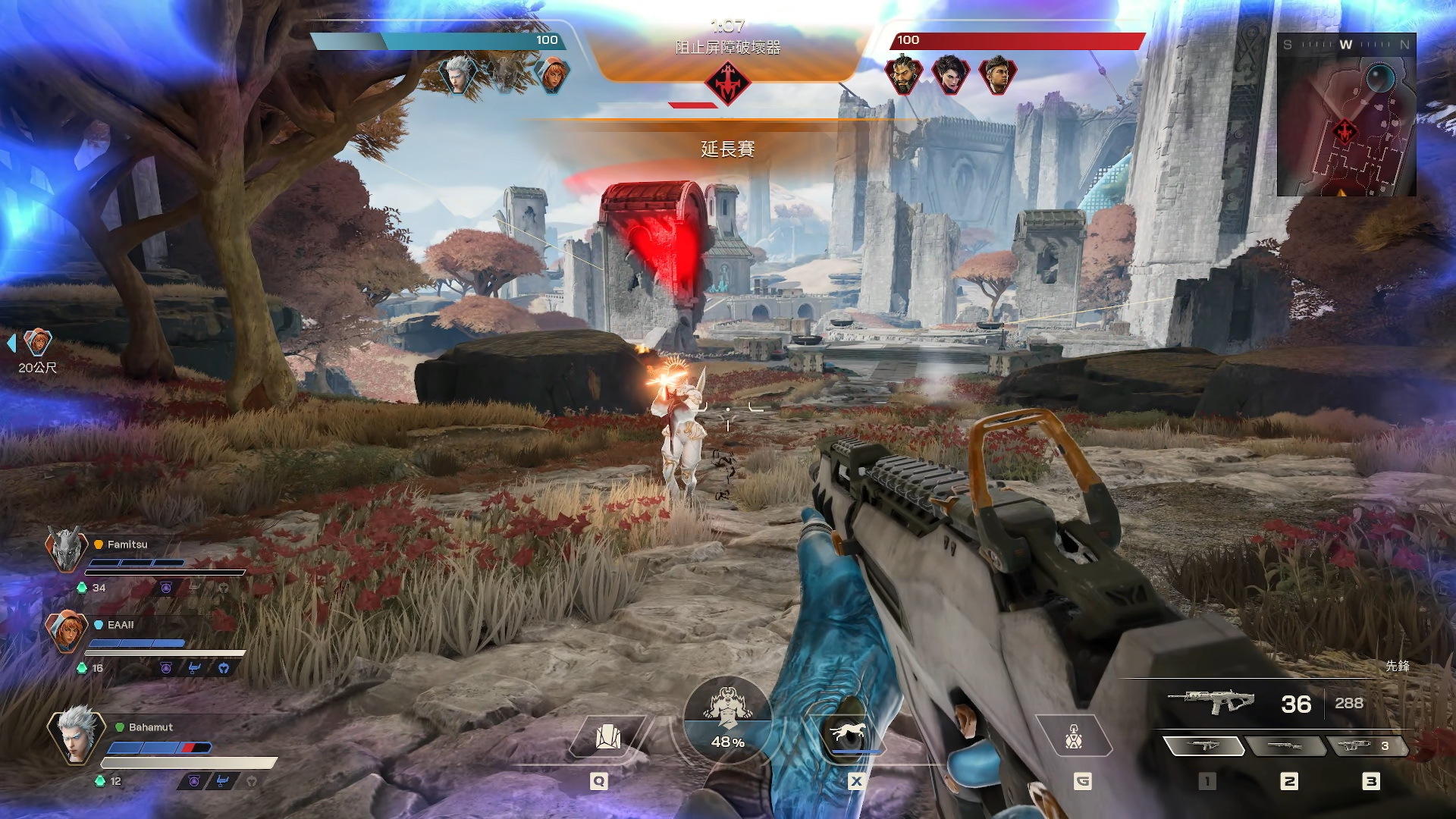Click the bearded enemy hero portrait

click(903, 74)
